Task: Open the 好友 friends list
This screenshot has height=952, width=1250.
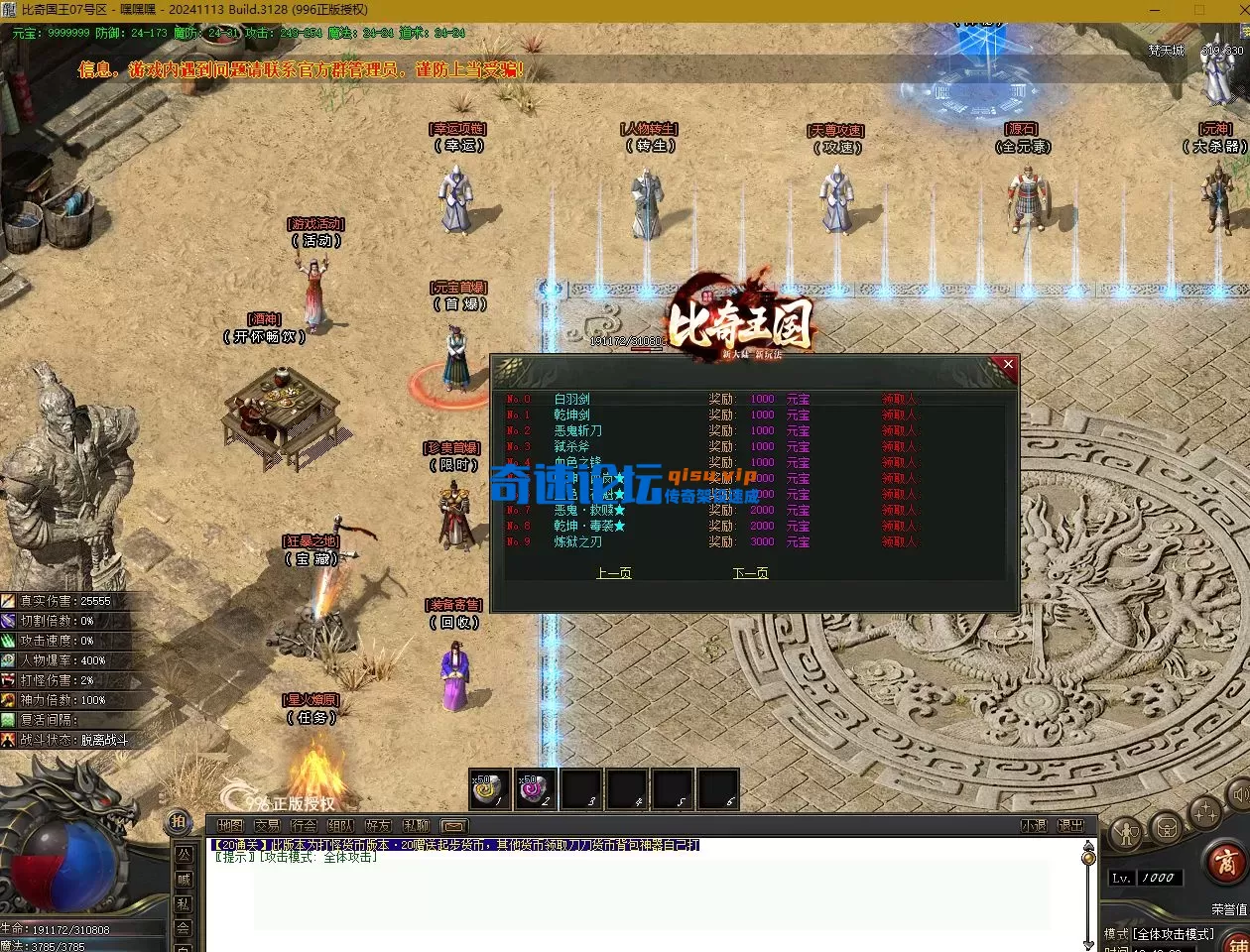Action: (x=378, y=826)
